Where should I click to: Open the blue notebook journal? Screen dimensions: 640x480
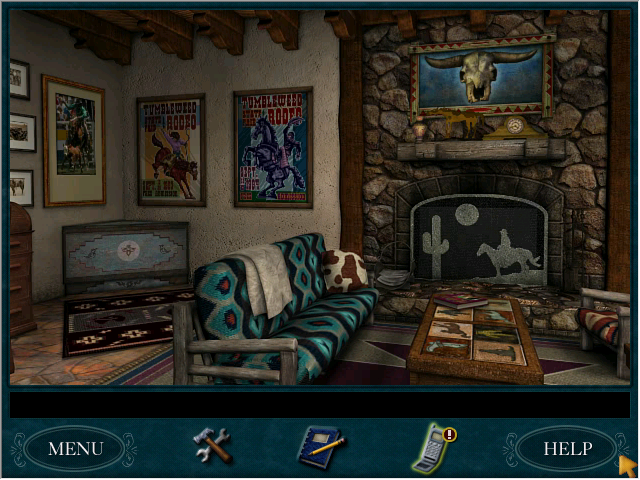coord(320,447)
